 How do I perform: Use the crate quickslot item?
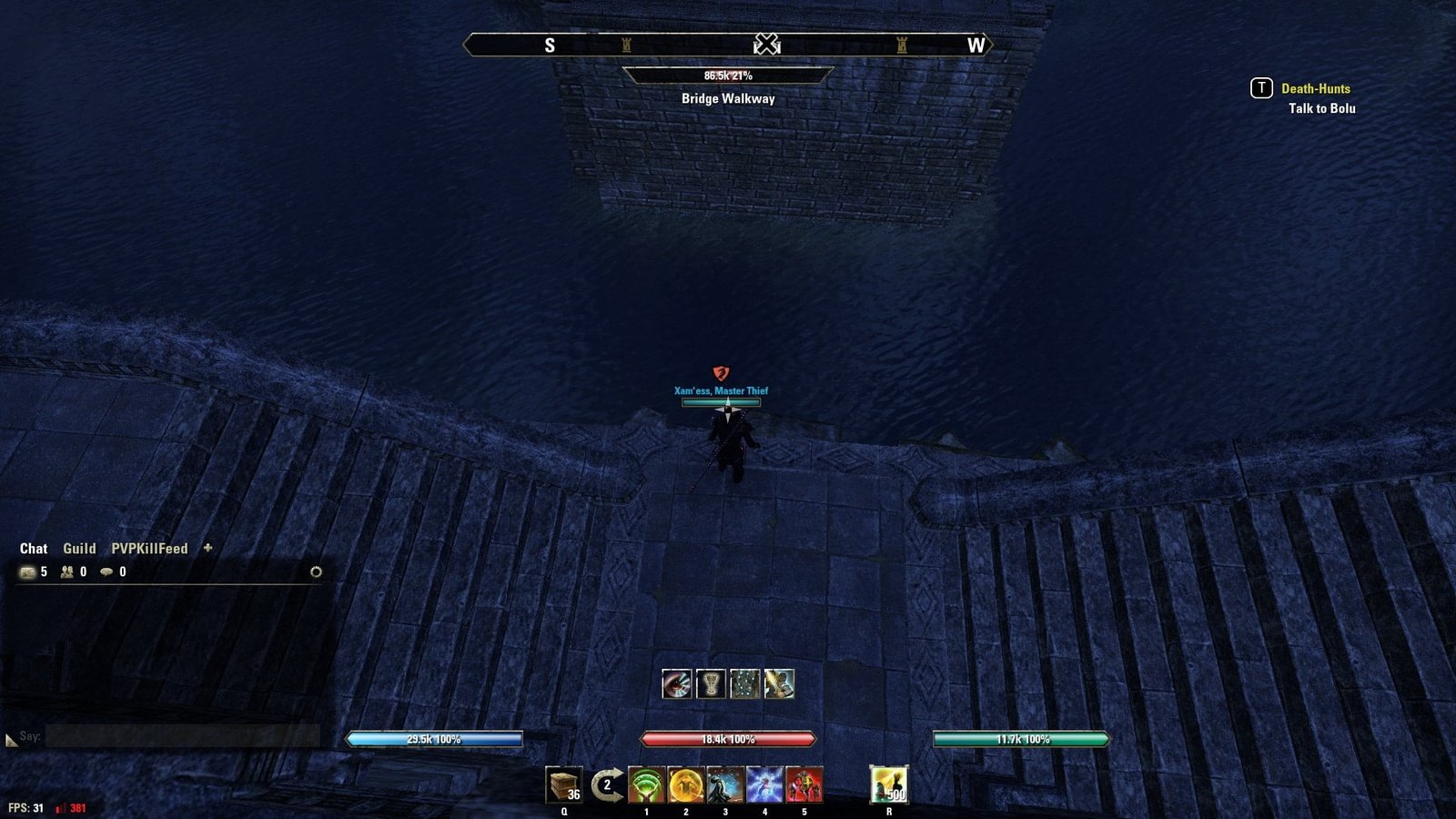point(563,784)
